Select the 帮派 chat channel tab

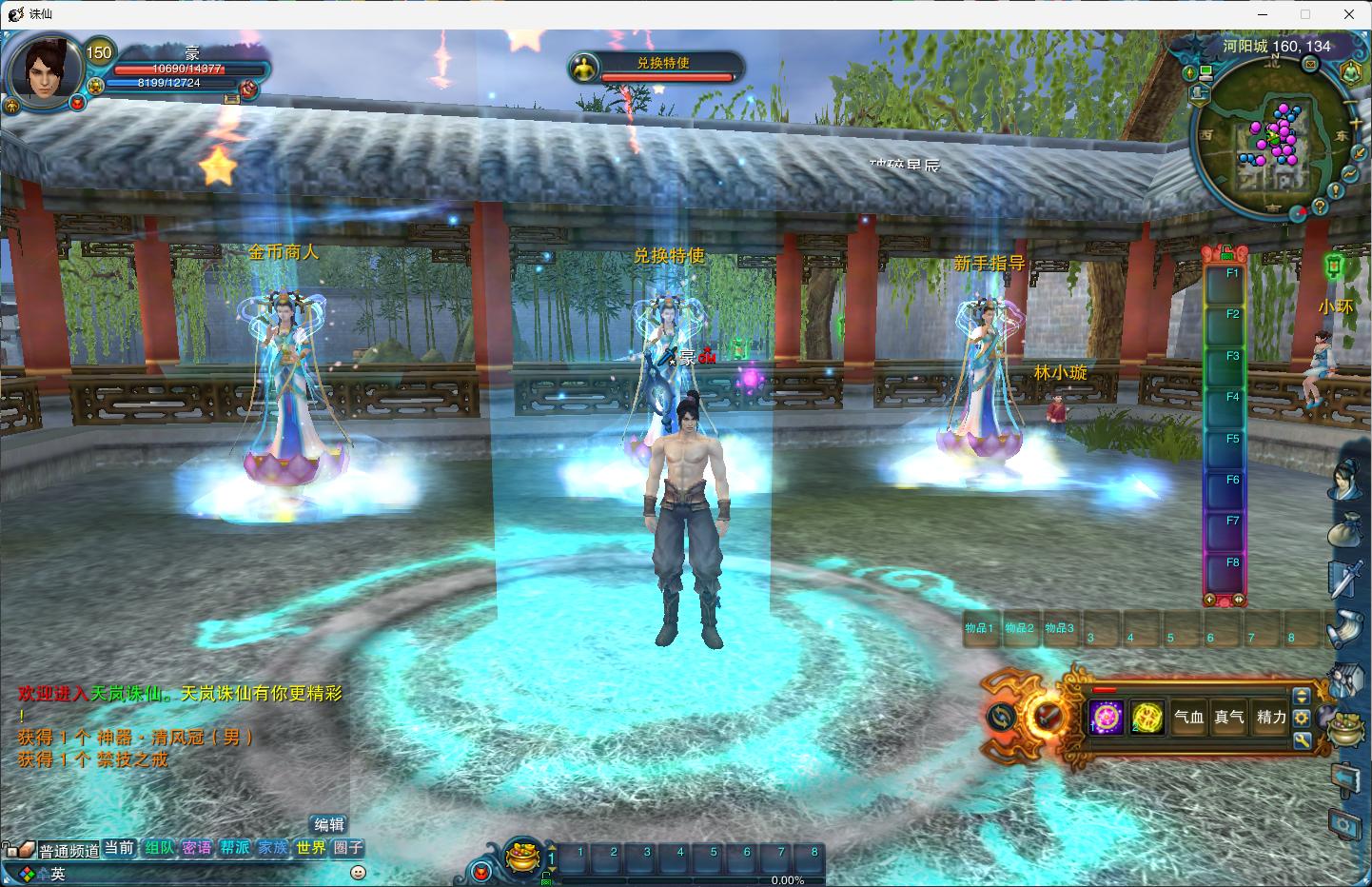point(234,847)
